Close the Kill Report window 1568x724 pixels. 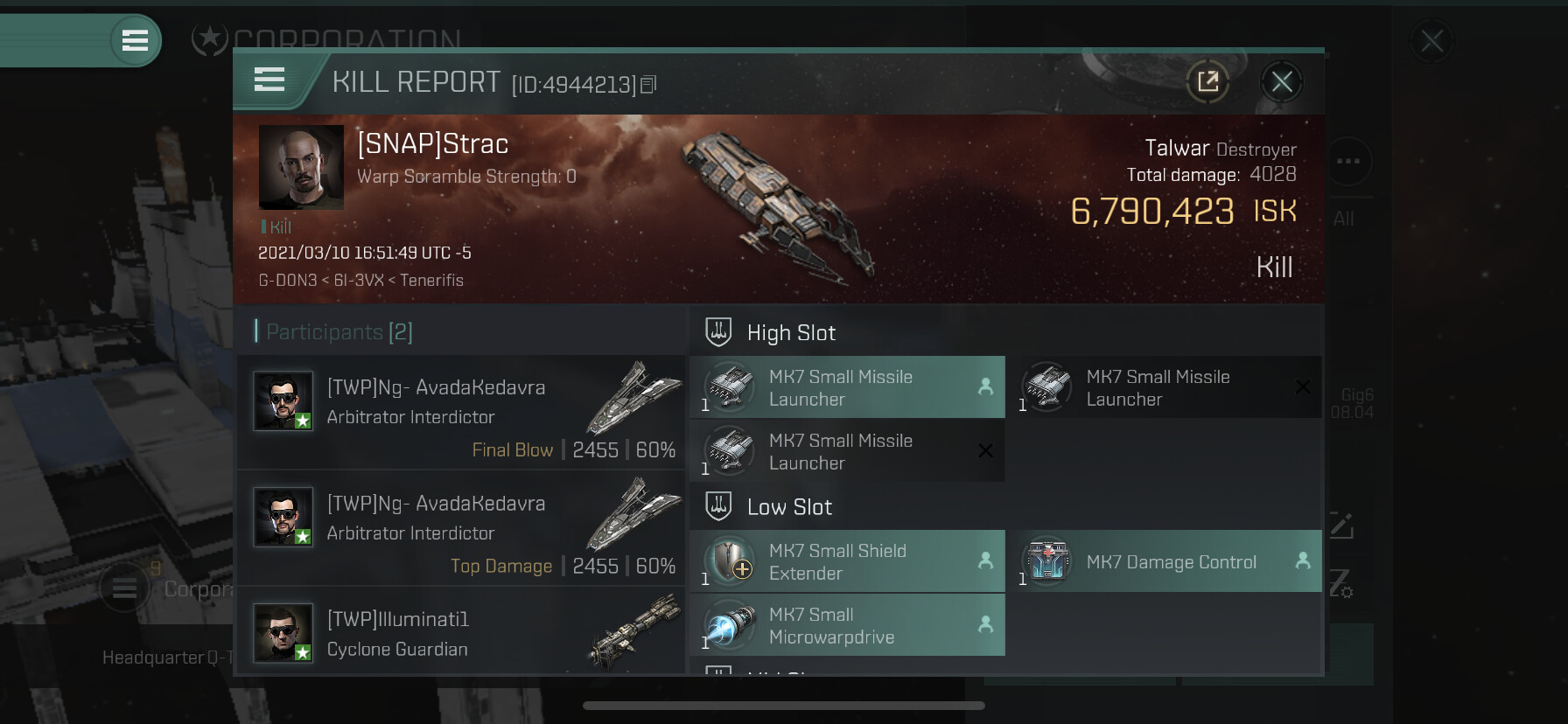point(1282,82)
